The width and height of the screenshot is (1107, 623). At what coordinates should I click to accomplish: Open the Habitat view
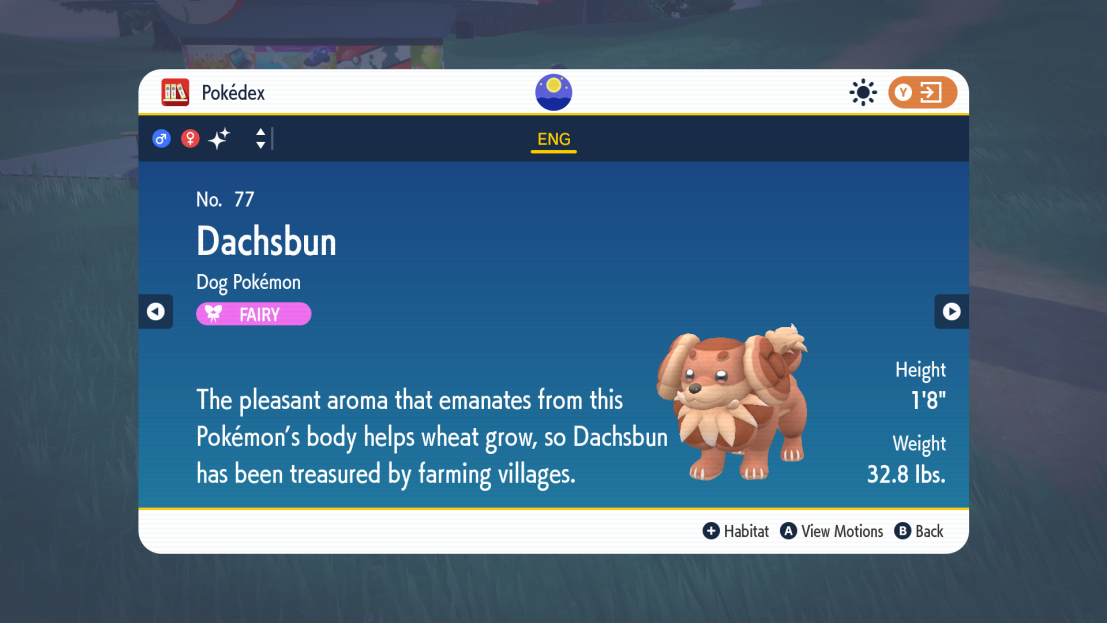736,531
